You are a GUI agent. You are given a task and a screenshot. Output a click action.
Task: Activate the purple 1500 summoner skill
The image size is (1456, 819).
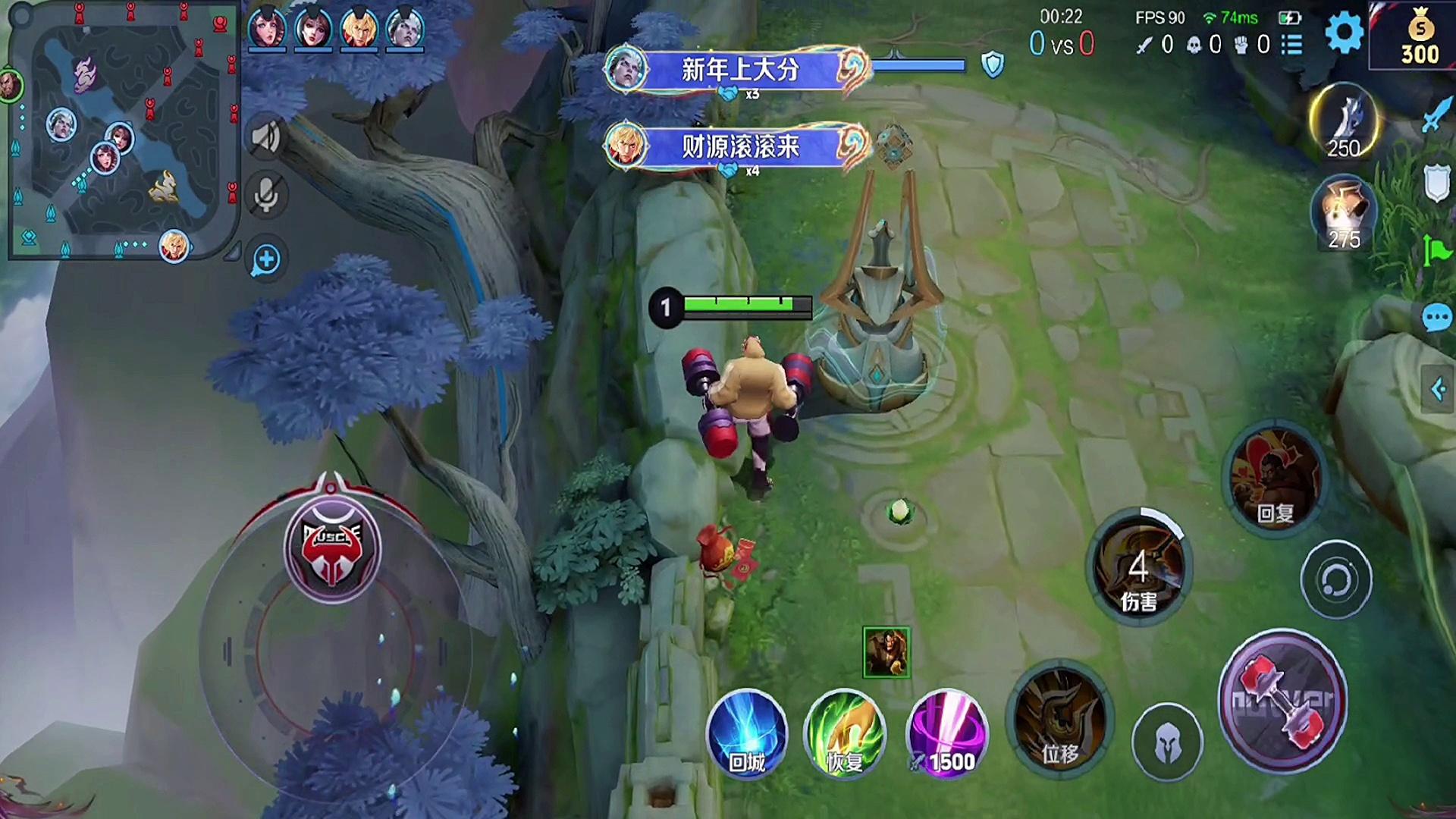coord(947,734)
